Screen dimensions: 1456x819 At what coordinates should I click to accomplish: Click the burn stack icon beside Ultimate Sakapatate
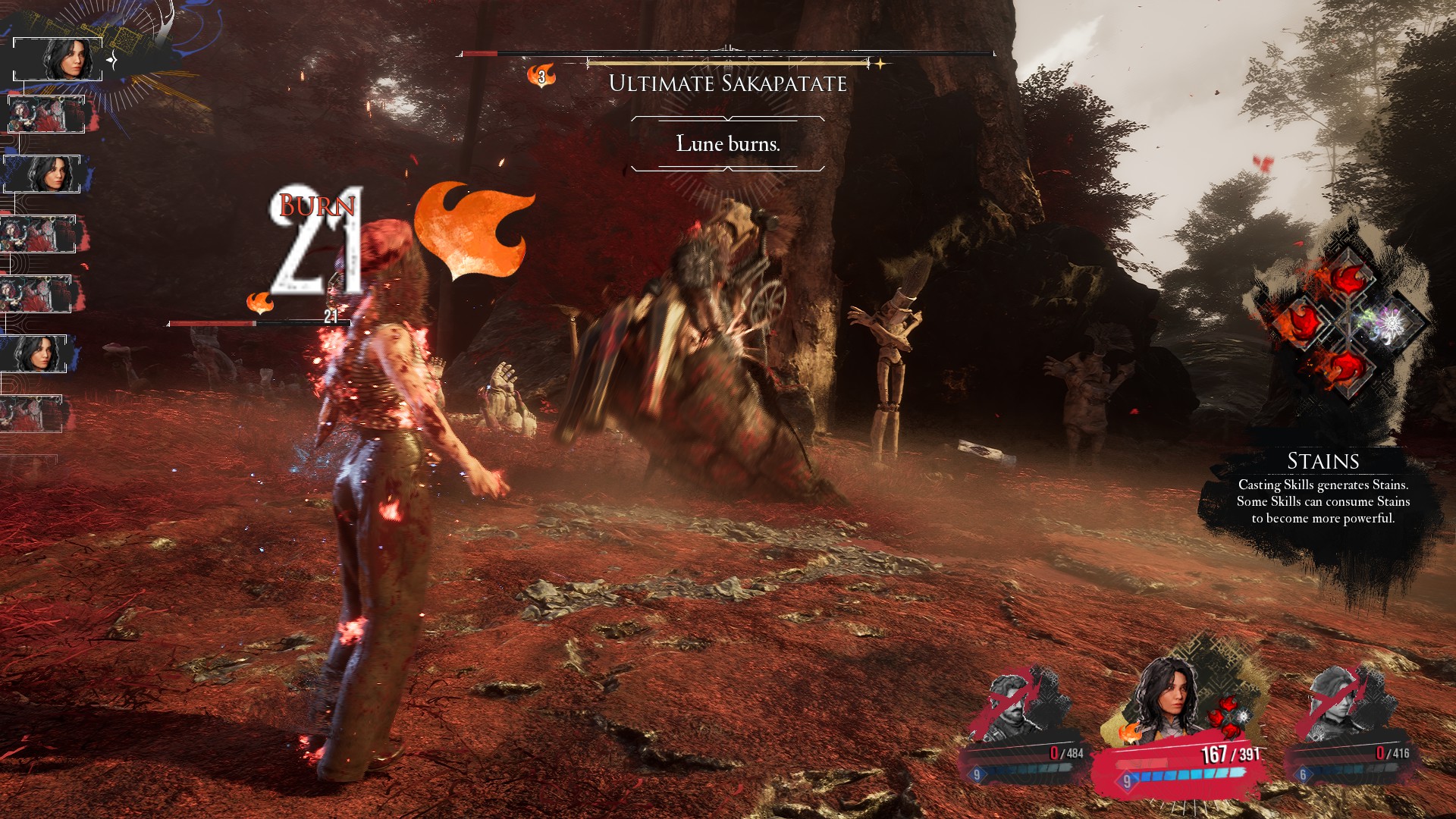pyautogui.click(x=541, y=76)
